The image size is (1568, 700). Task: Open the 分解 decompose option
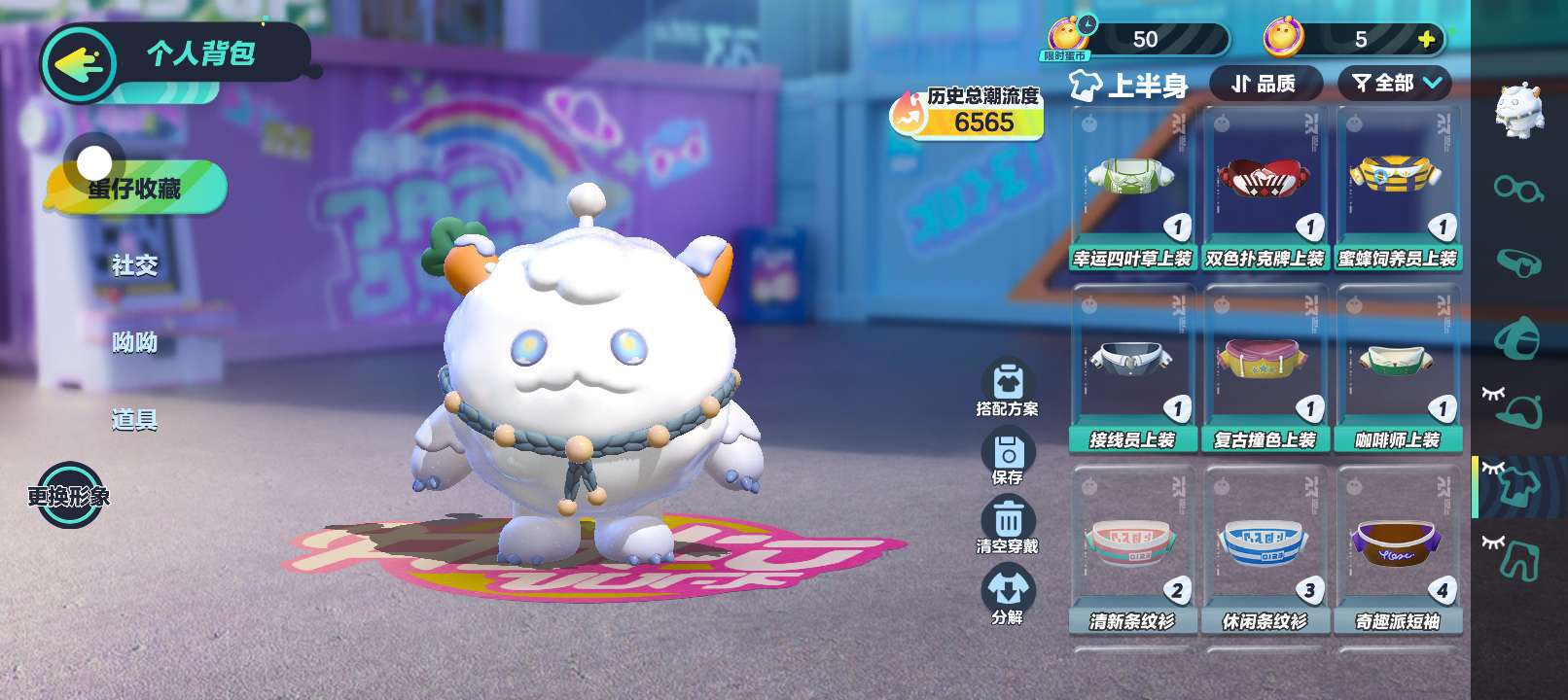[1008, 596]
